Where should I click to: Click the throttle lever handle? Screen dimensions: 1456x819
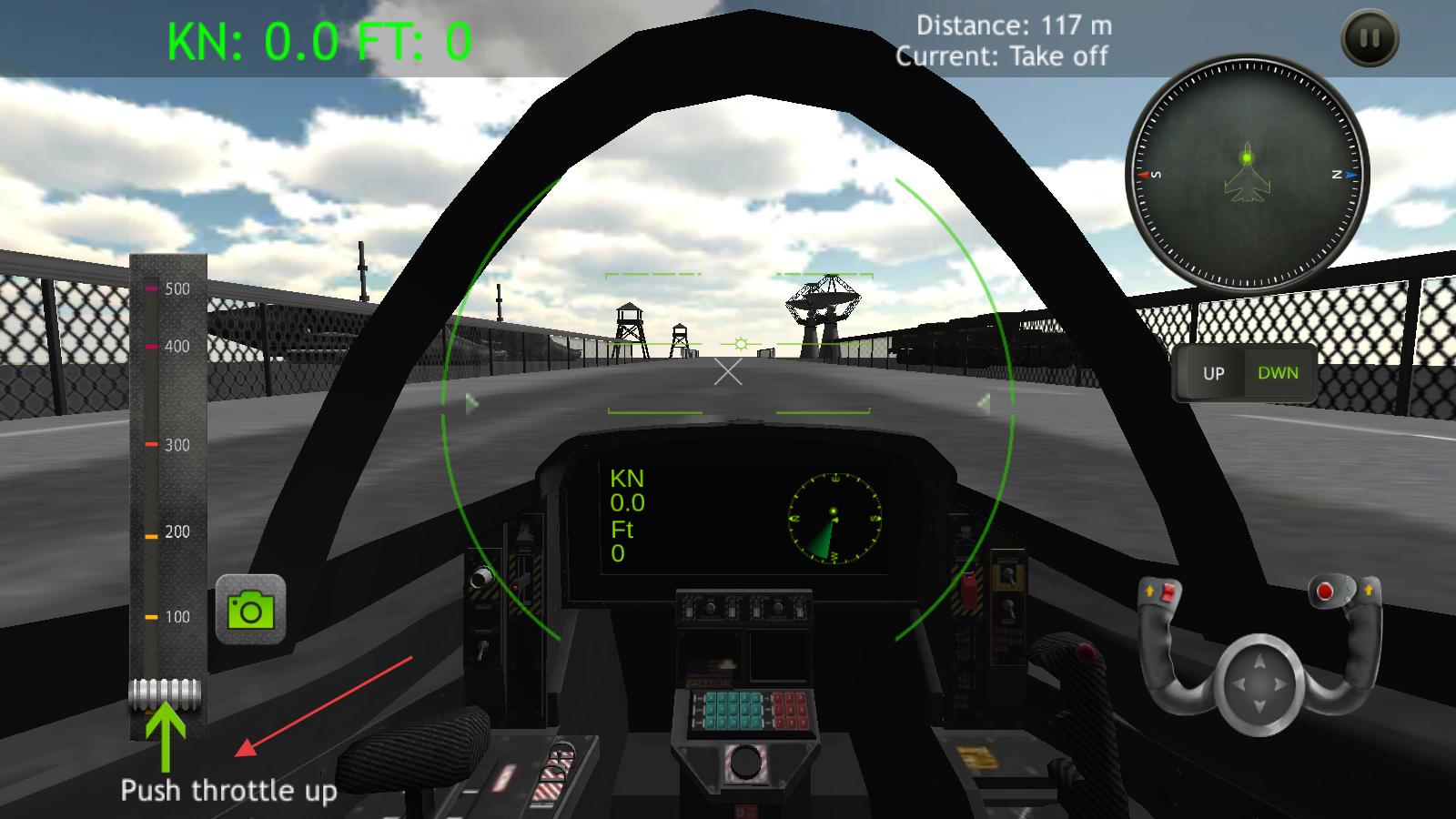(x=165, y=695)
